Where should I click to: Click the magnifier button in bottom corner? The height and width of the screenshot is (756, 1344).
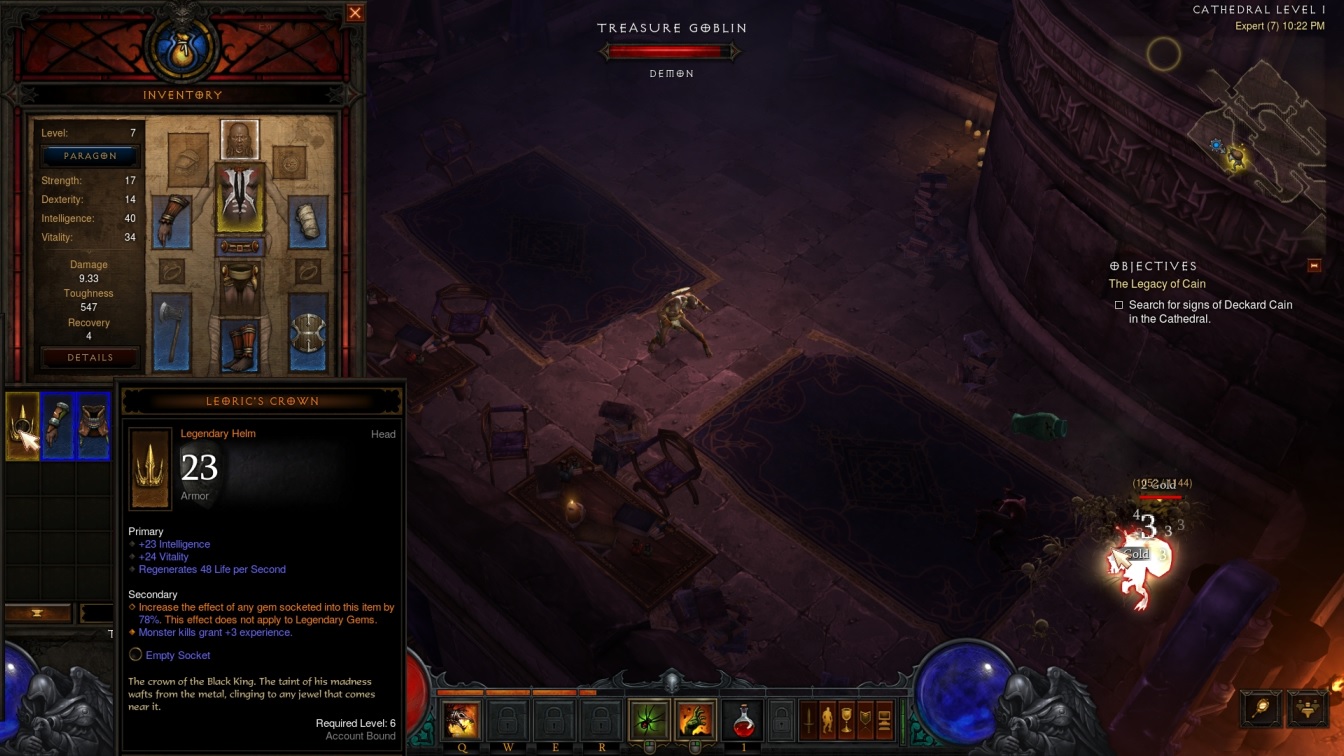(x=1260, y=707)
